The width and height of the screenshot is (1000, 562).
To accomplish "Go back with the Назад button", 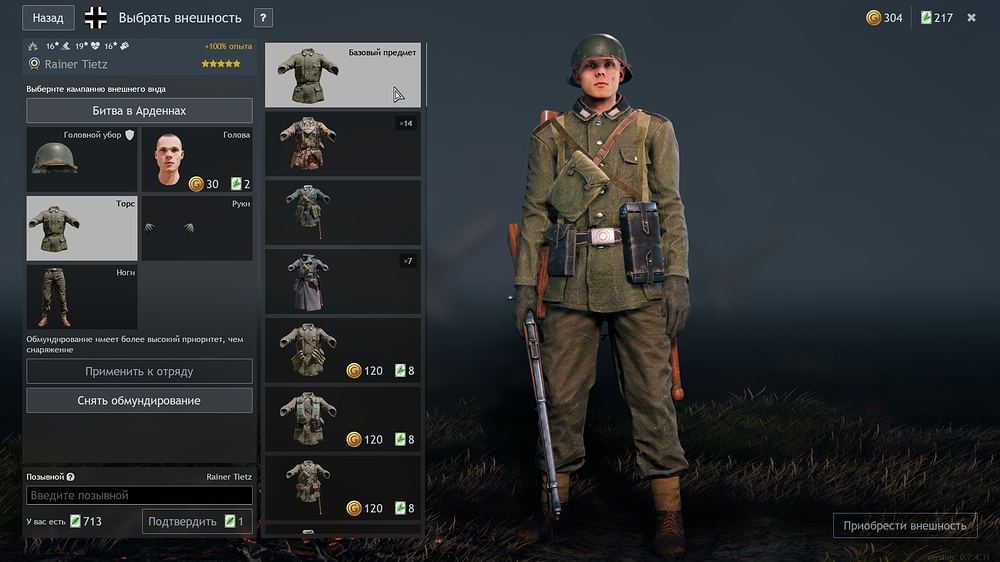I will (48, 18).
